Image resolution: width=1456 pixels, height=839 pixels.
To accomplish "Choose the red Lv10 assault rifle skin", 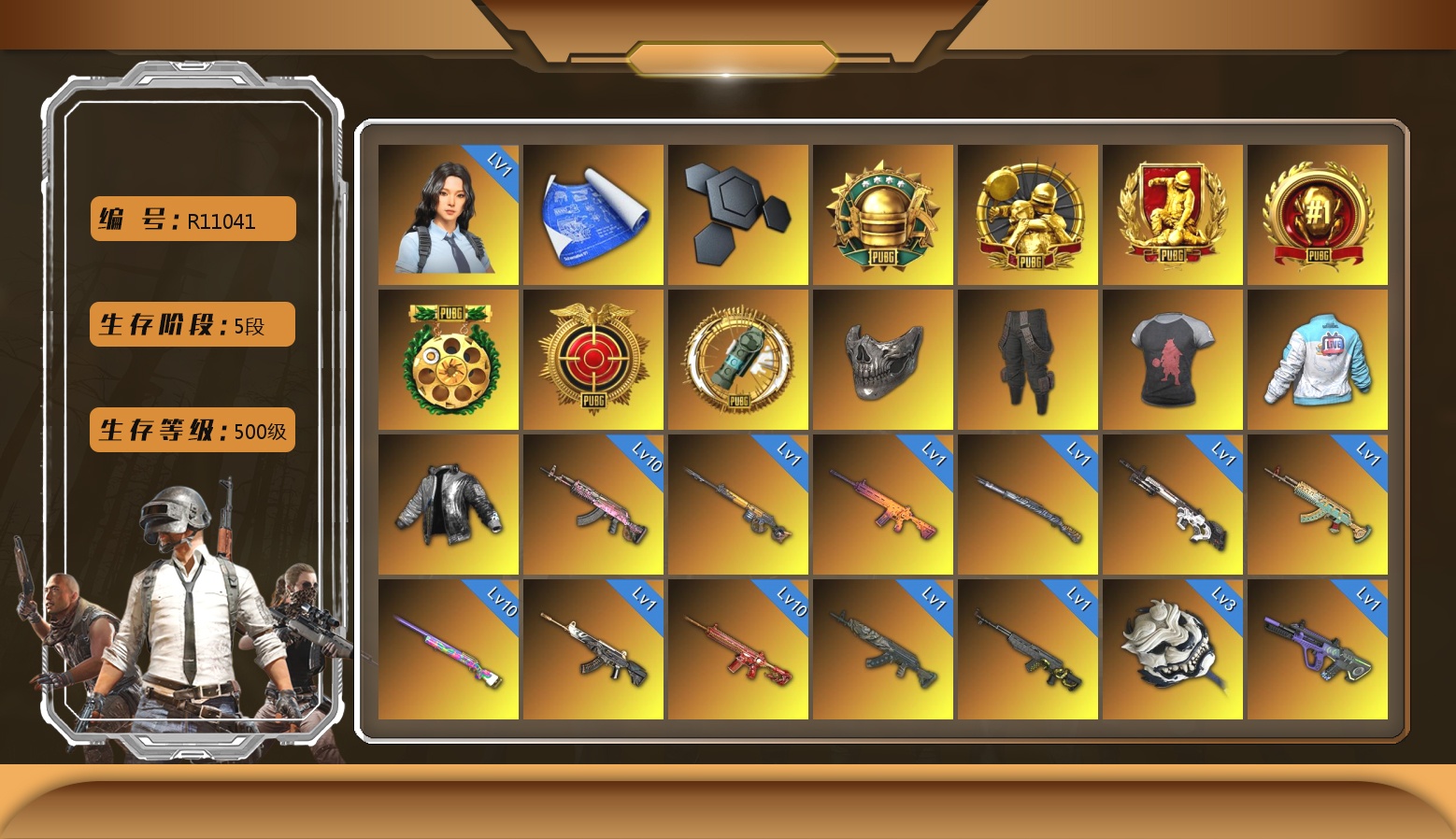I will tap(737, 649).
